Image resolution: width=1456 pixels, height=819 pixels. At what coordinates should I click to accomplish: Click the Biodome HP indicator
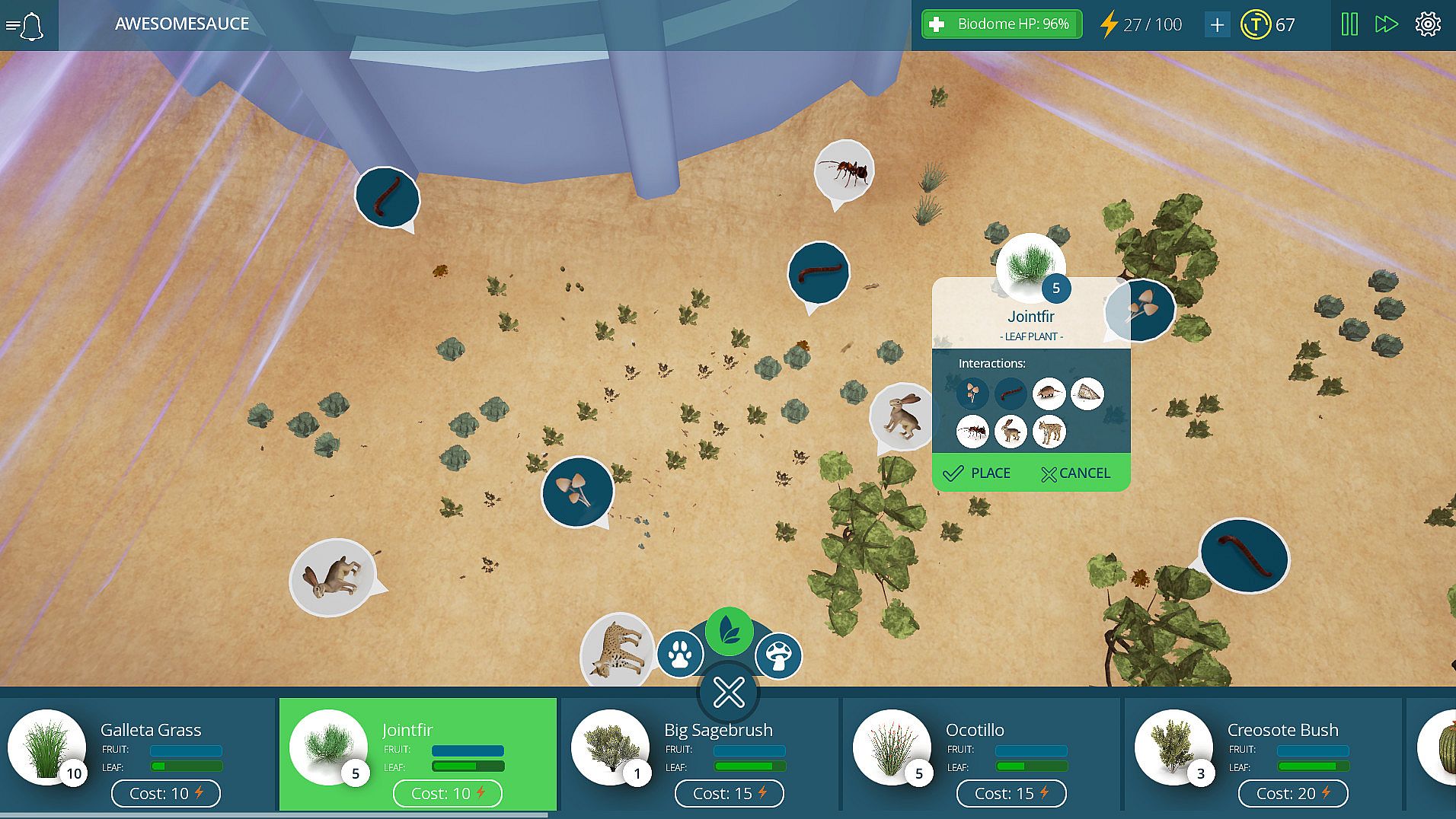tap(1001, 24)
